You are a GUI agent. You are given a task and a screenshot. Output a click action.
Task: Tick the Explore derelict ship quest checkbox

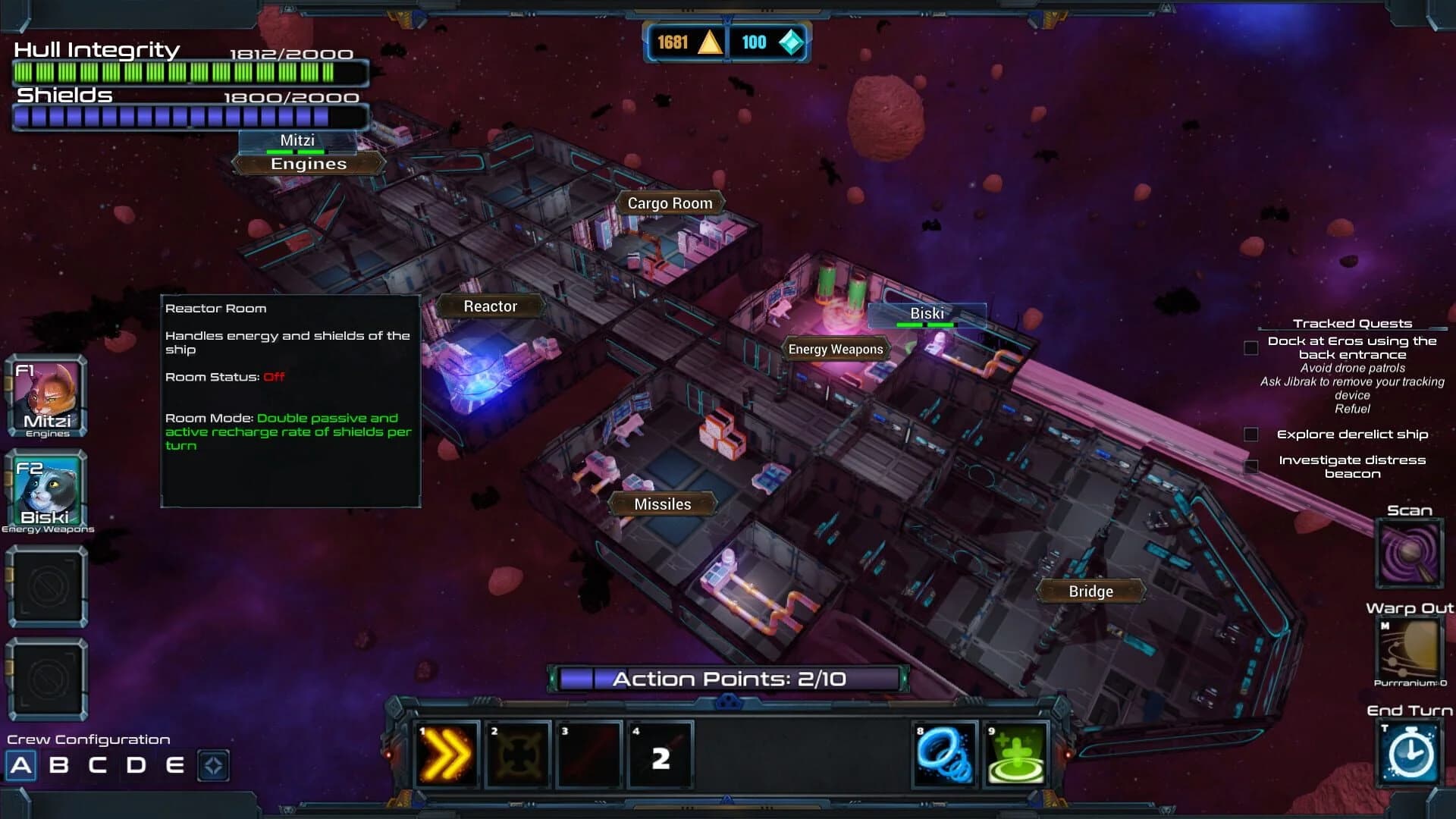(1250, 434)
